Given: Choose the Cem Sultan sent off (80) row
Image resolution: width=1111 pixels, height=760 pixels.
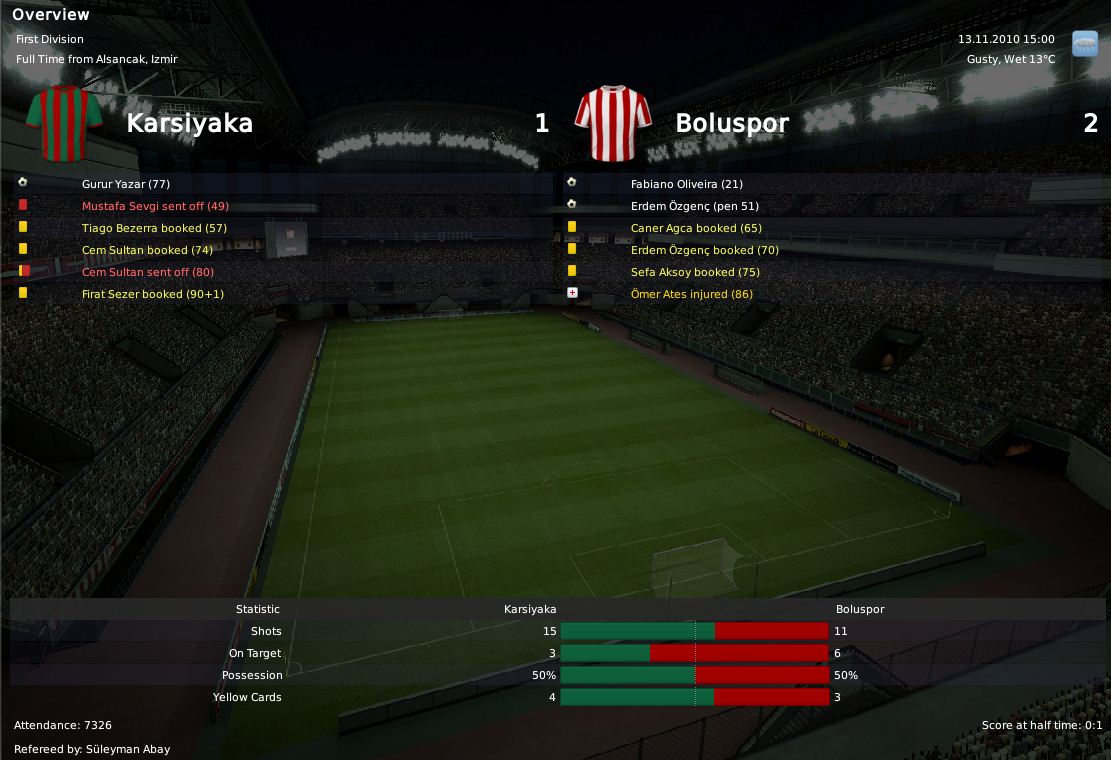Looking at the screenshot, I should point(148,272).
